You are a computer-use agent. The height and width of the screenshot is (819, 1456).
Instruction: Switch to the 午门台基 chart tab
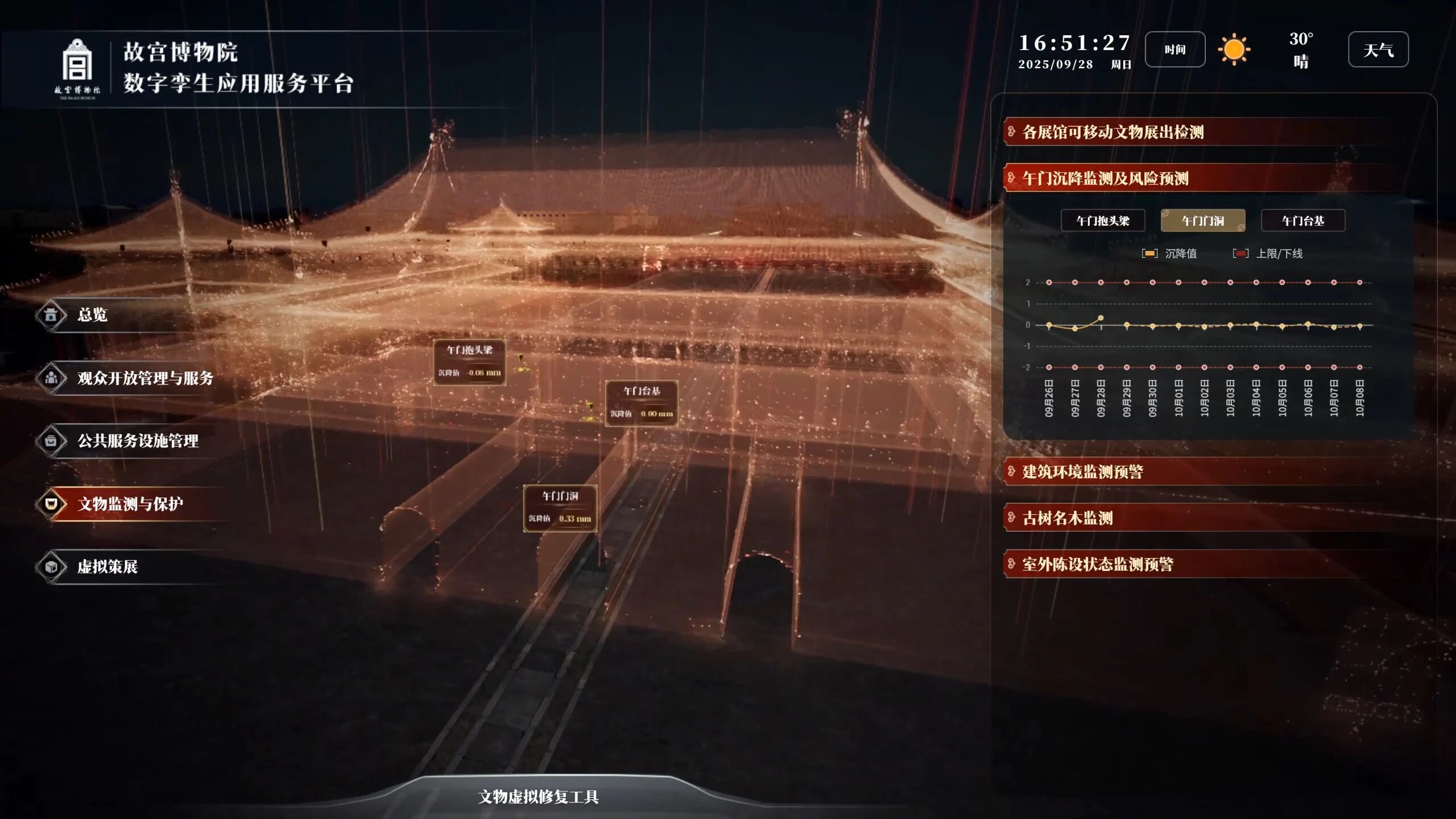(1302, 221)
